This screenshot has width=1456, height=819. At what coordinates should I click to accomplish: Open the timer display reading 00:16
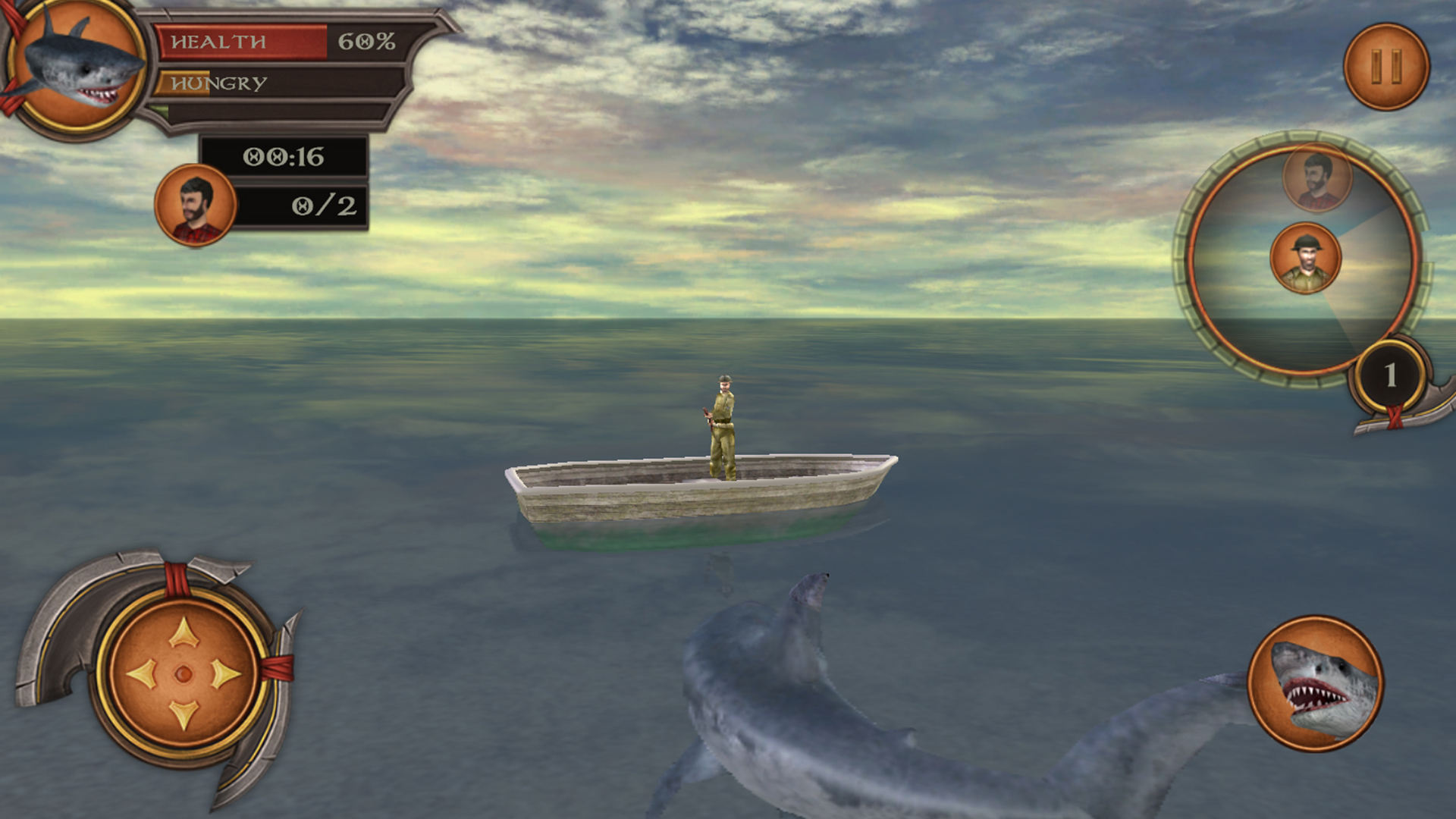click(x=284, y=155)
